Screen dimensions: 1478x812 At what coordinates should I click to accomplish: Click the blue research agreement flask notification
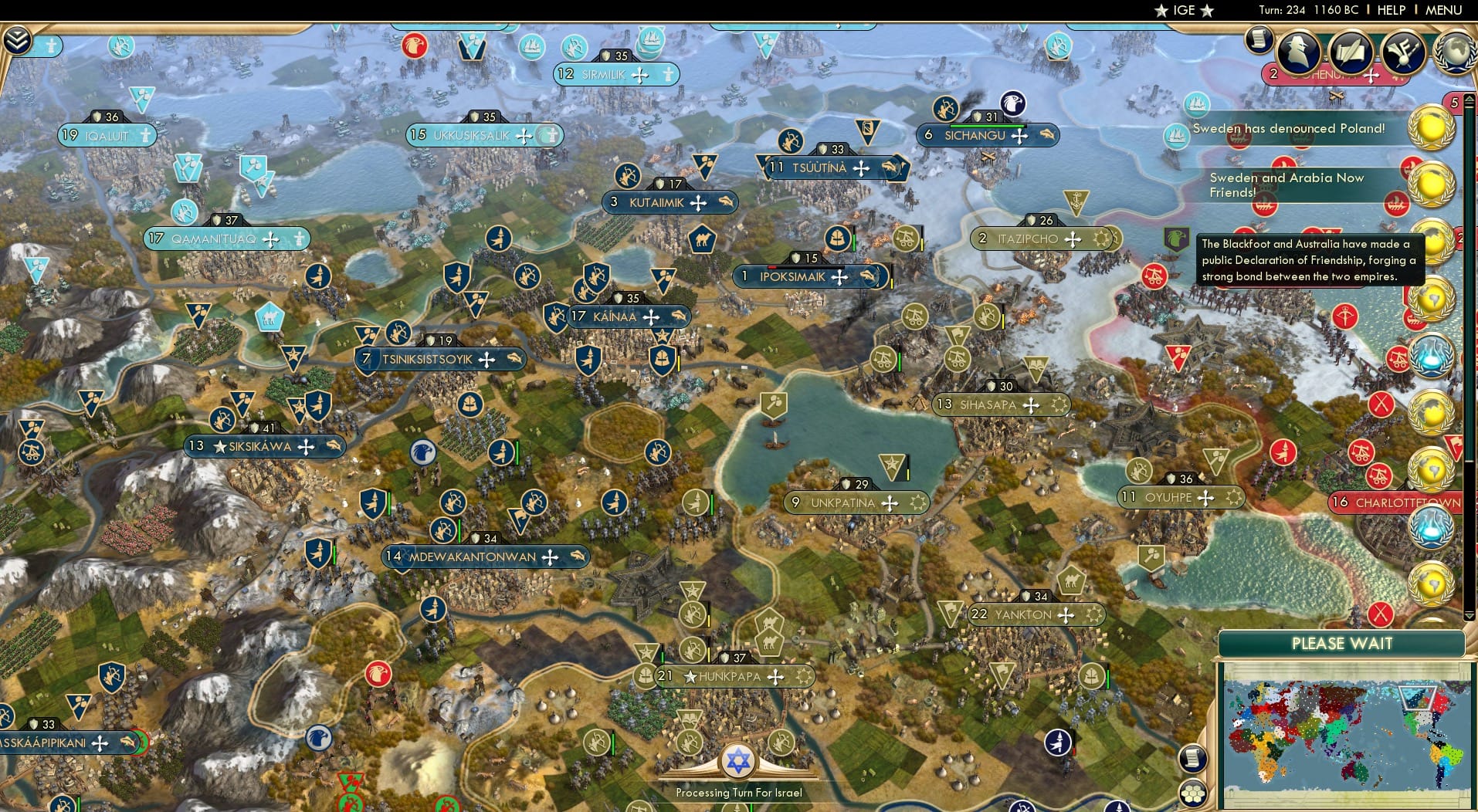pos(1431,357)
